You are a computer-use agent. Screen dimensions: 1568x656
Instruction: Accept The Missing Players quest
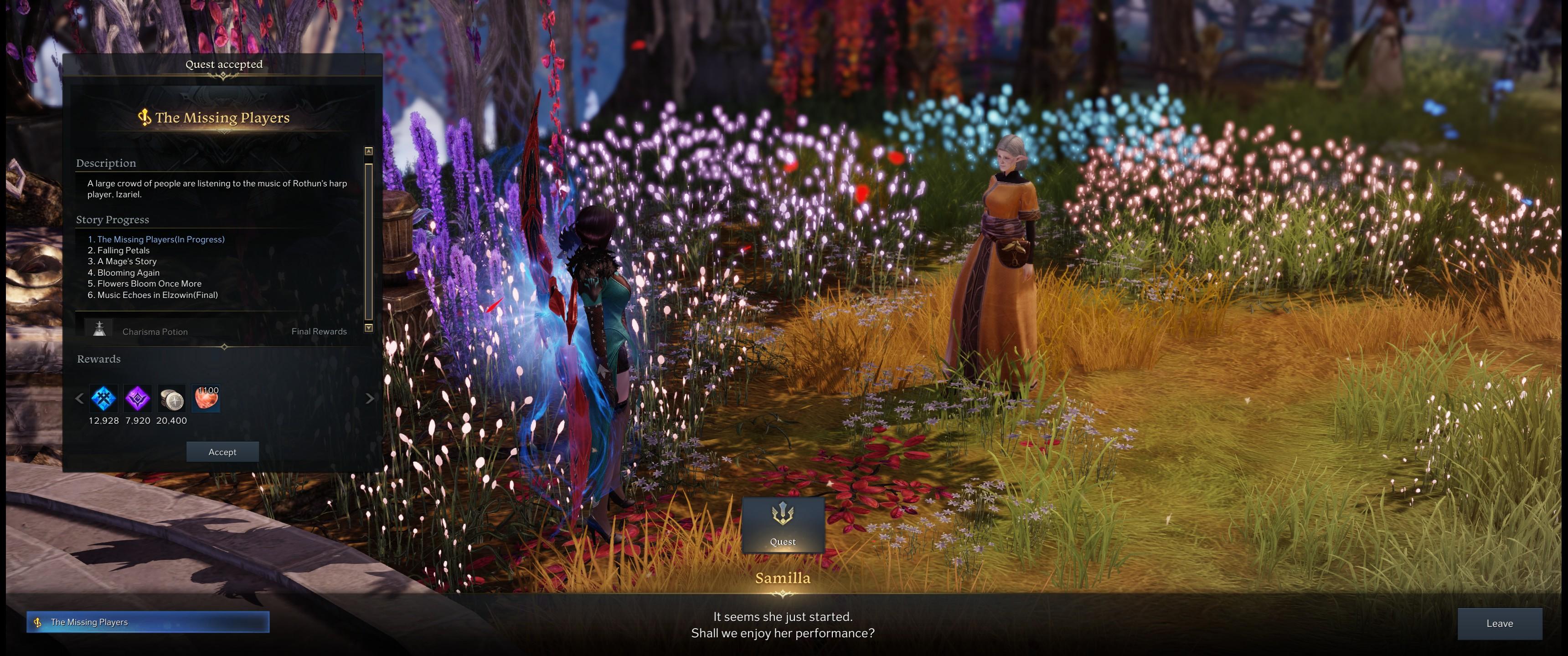222,451
